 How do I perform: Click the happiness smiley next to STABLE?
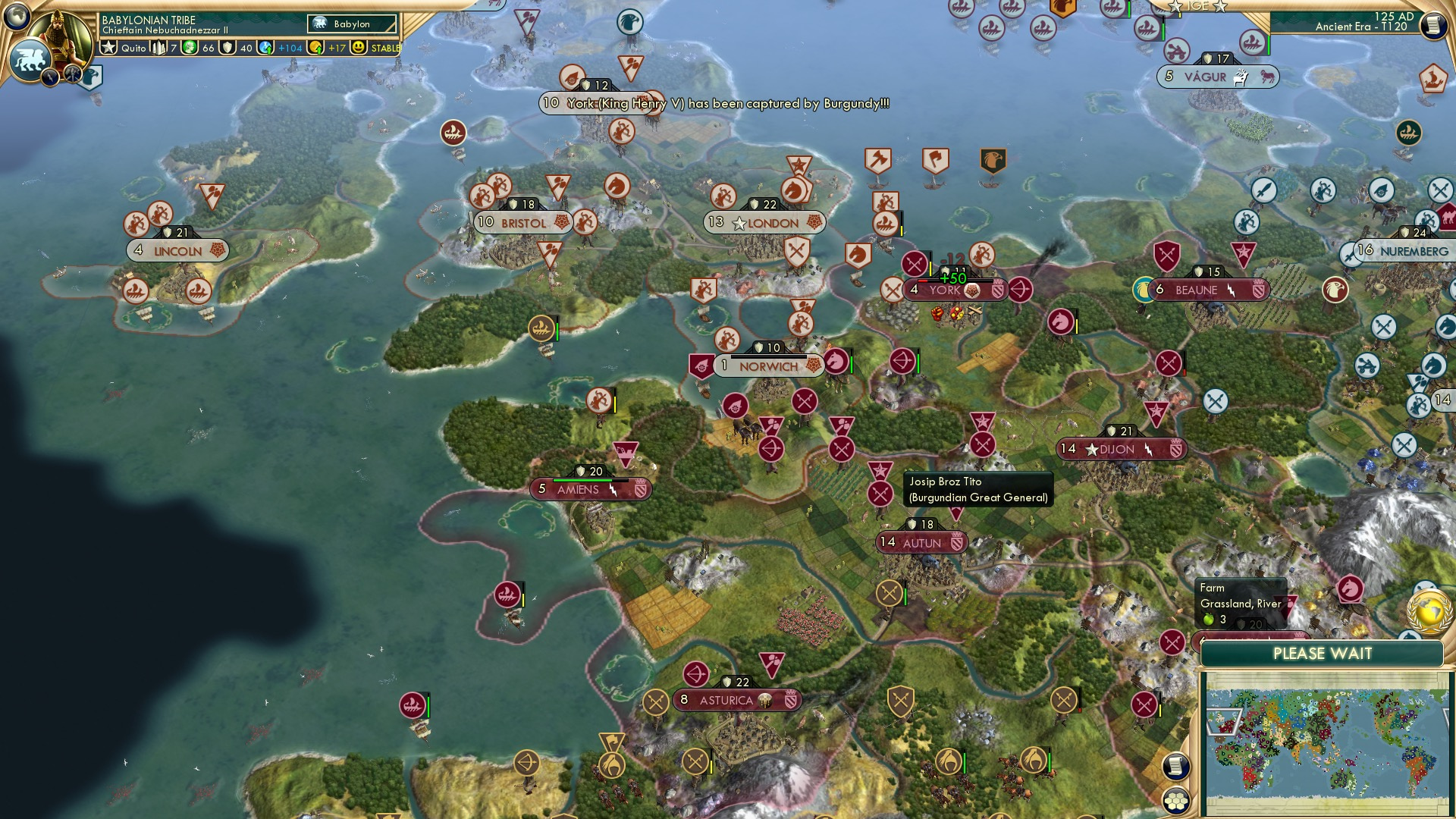point(358,48)
